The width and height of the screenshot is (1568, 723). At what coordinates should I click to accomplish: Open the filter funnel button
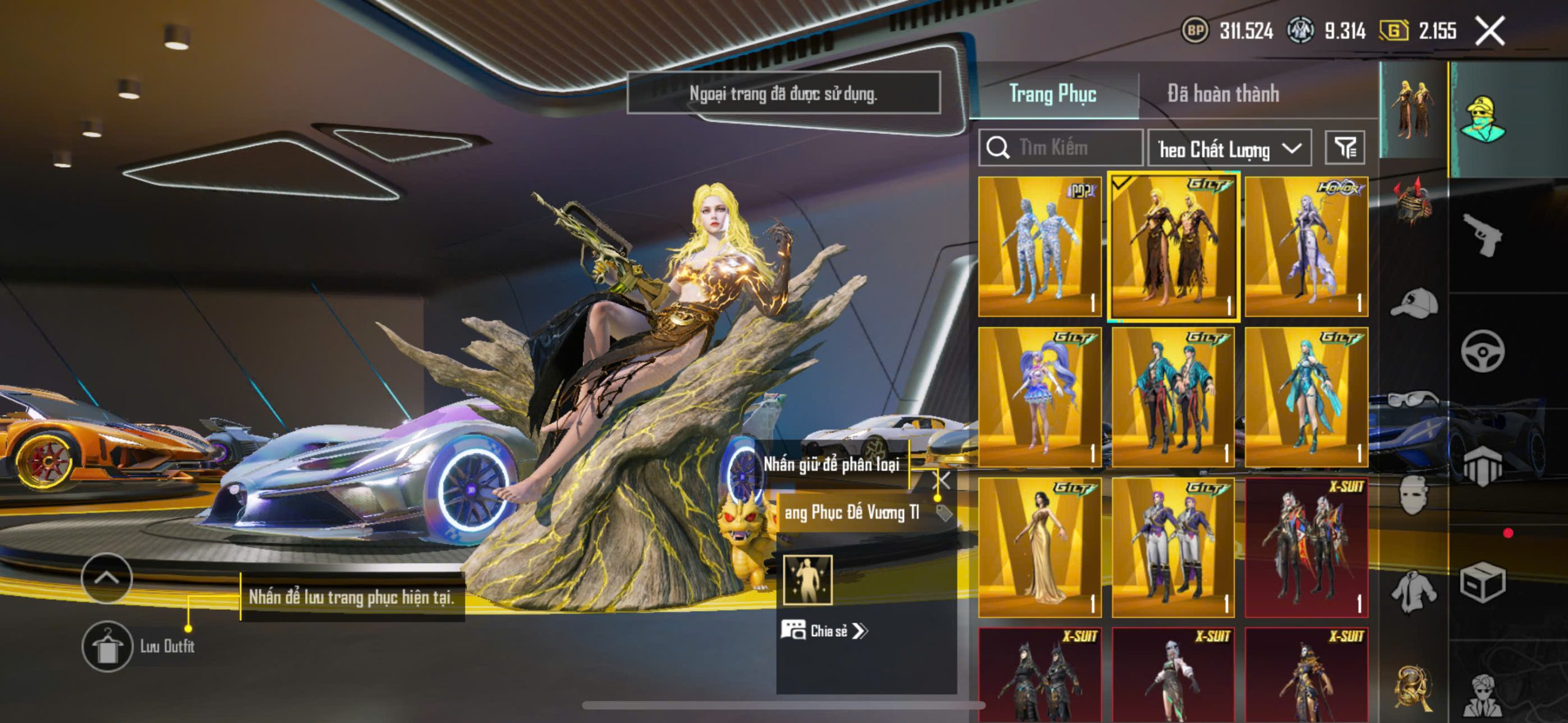pyautogui.click(x=1344, y=148)
